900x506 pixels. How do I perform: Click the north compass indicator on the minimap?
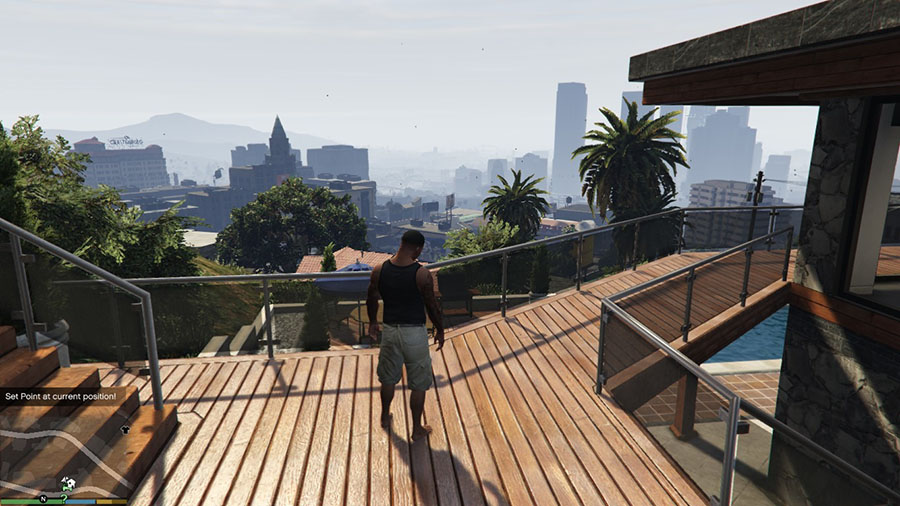pos(43,497)
